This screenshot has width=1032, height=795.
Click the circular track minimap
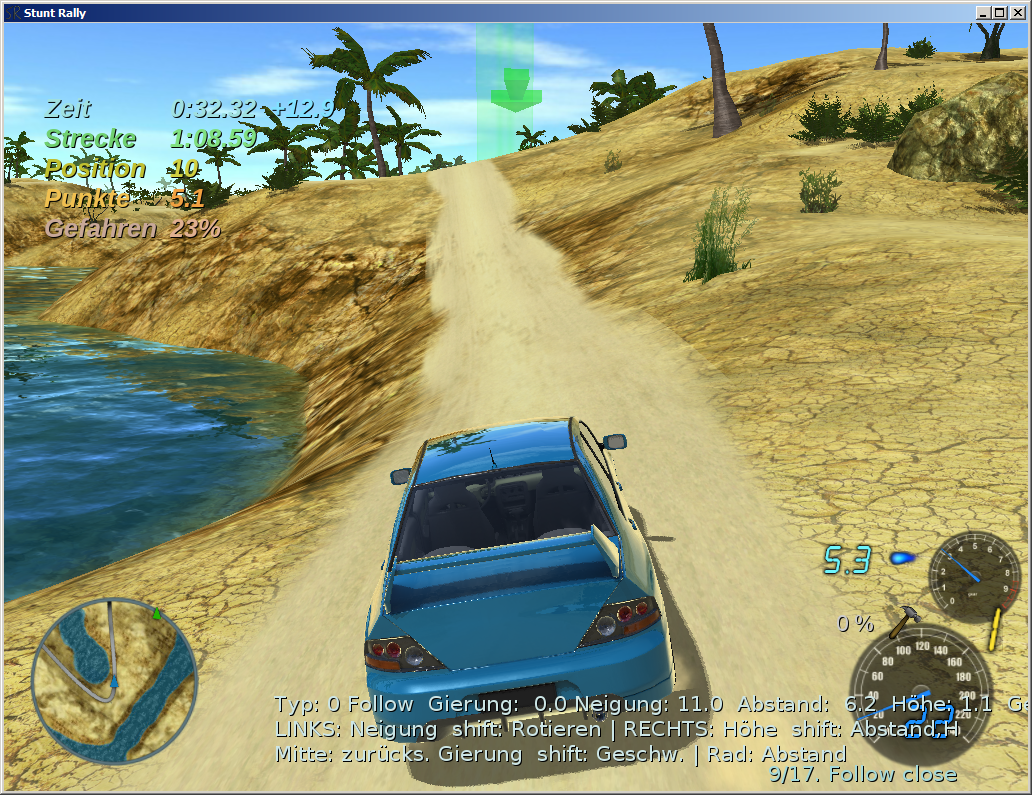pos(114,680)
